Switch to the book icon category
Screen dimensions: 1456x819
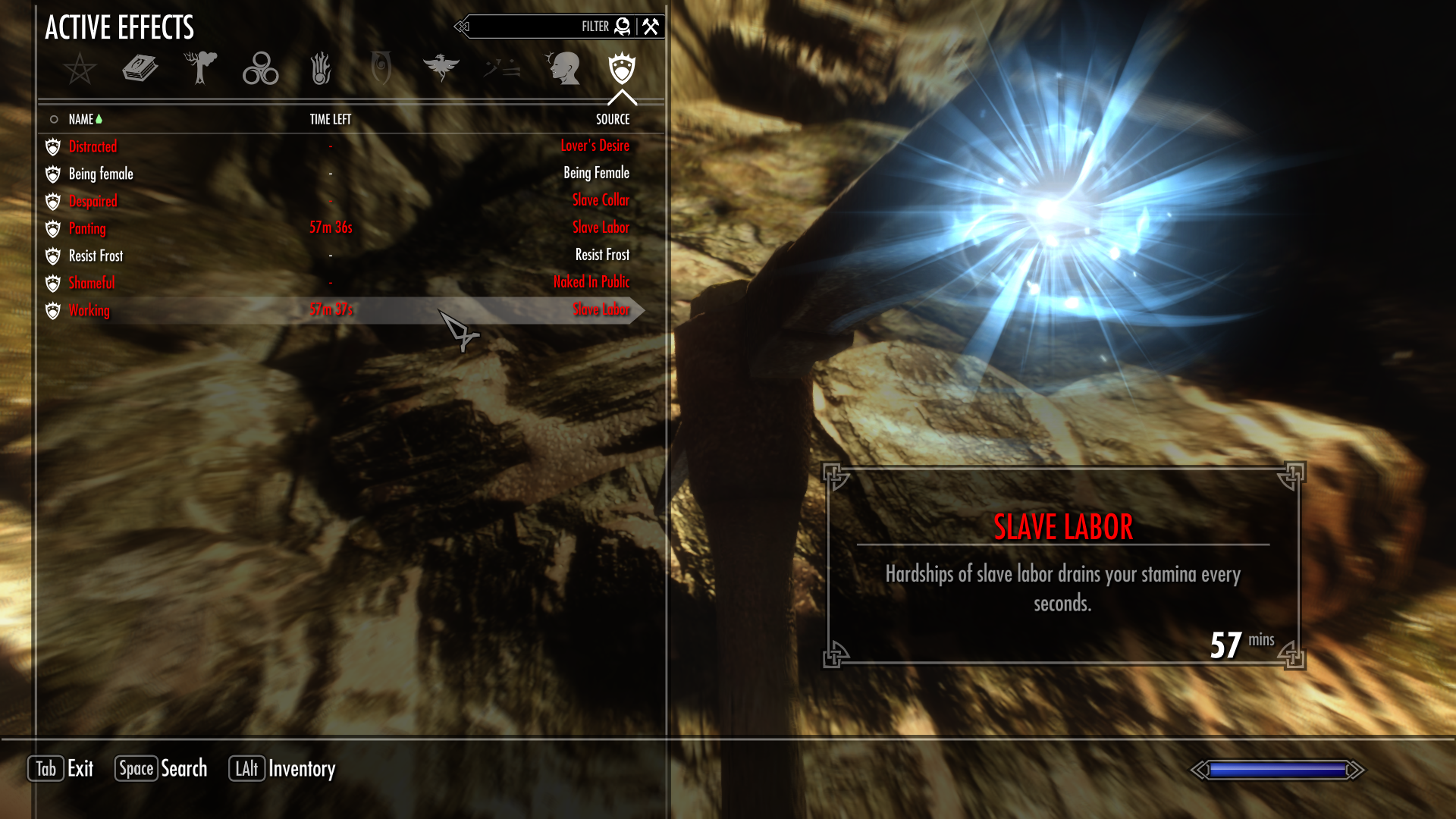point(140,69)
